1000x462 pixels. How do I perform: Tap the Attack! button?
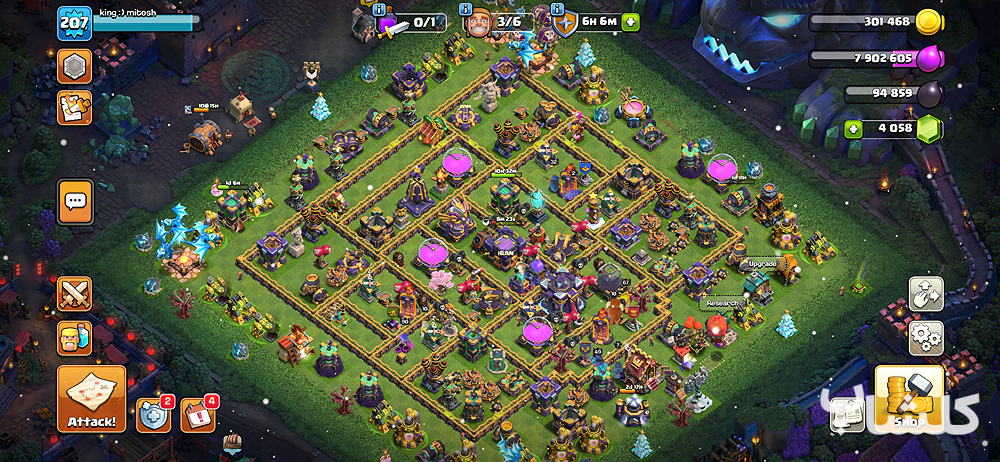[x=91, y=398]
